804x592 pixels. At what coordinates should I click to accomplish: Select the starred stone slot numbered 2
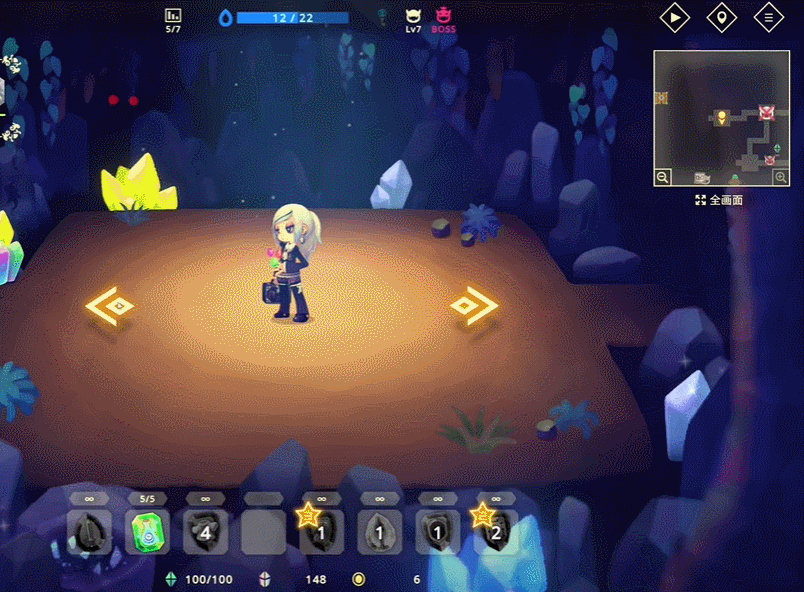click(x=496, y=532)
